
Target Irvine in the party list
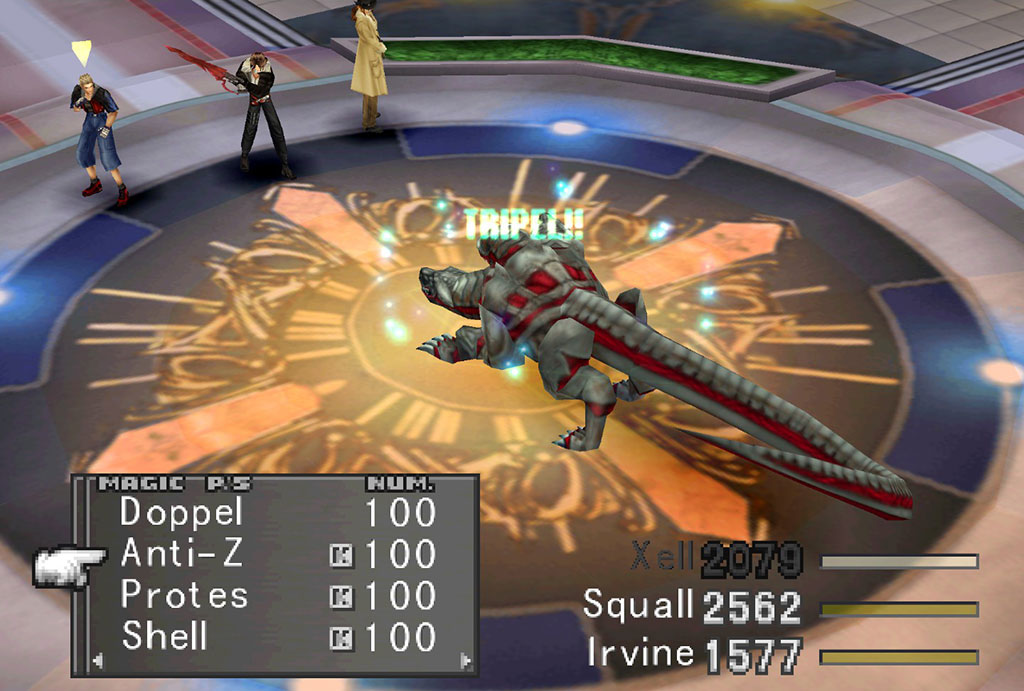click(641, 653)
